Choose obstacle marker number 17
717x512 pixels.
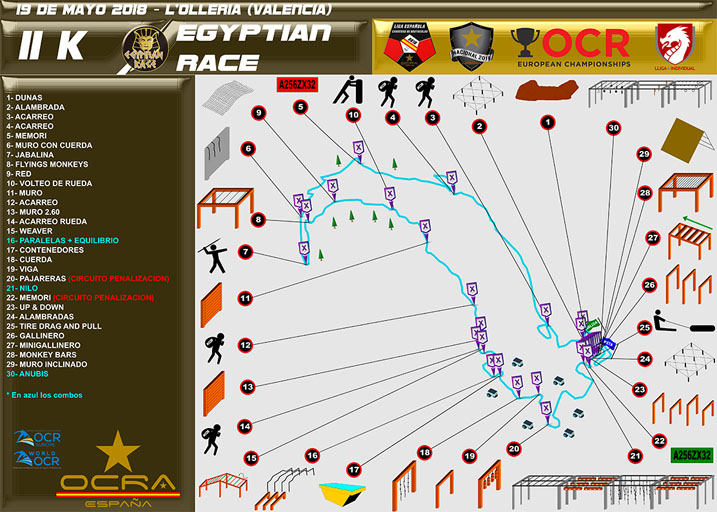tap(354, 469)
